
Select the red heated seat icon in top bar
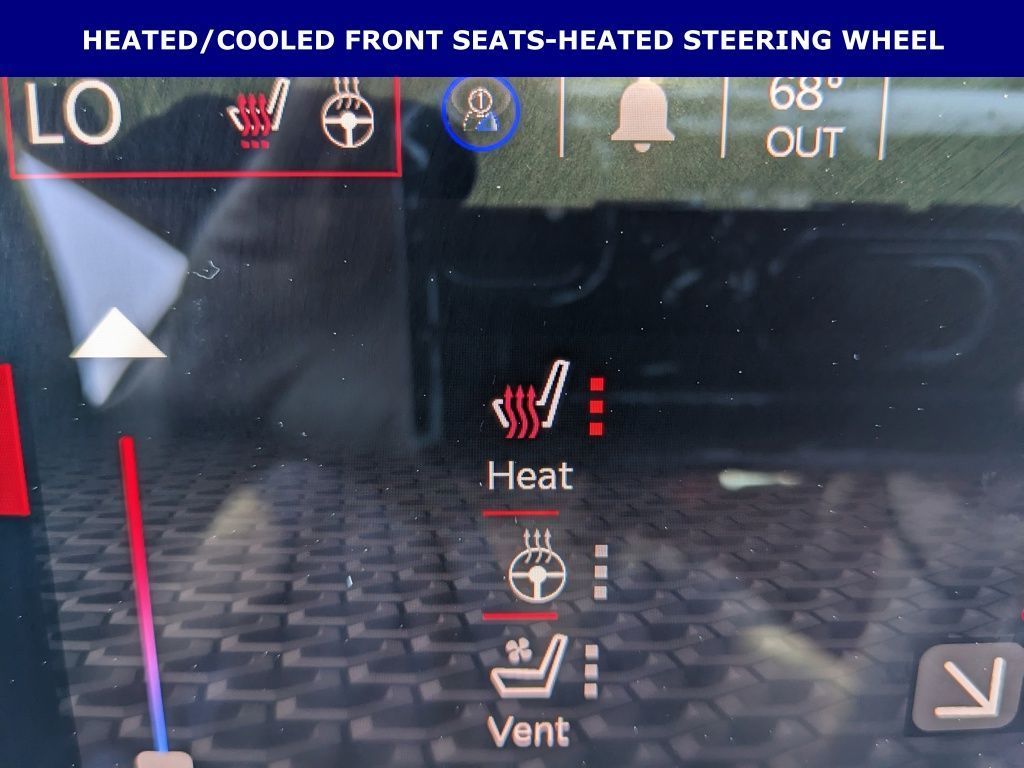pyautogui.click(x=258, y=115)
